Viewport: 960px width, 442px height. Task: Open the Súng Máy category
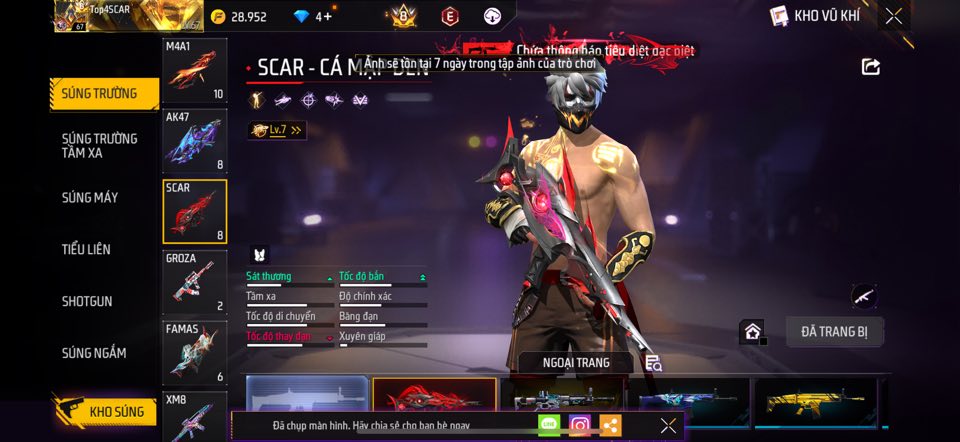click(x=91, y=197)
